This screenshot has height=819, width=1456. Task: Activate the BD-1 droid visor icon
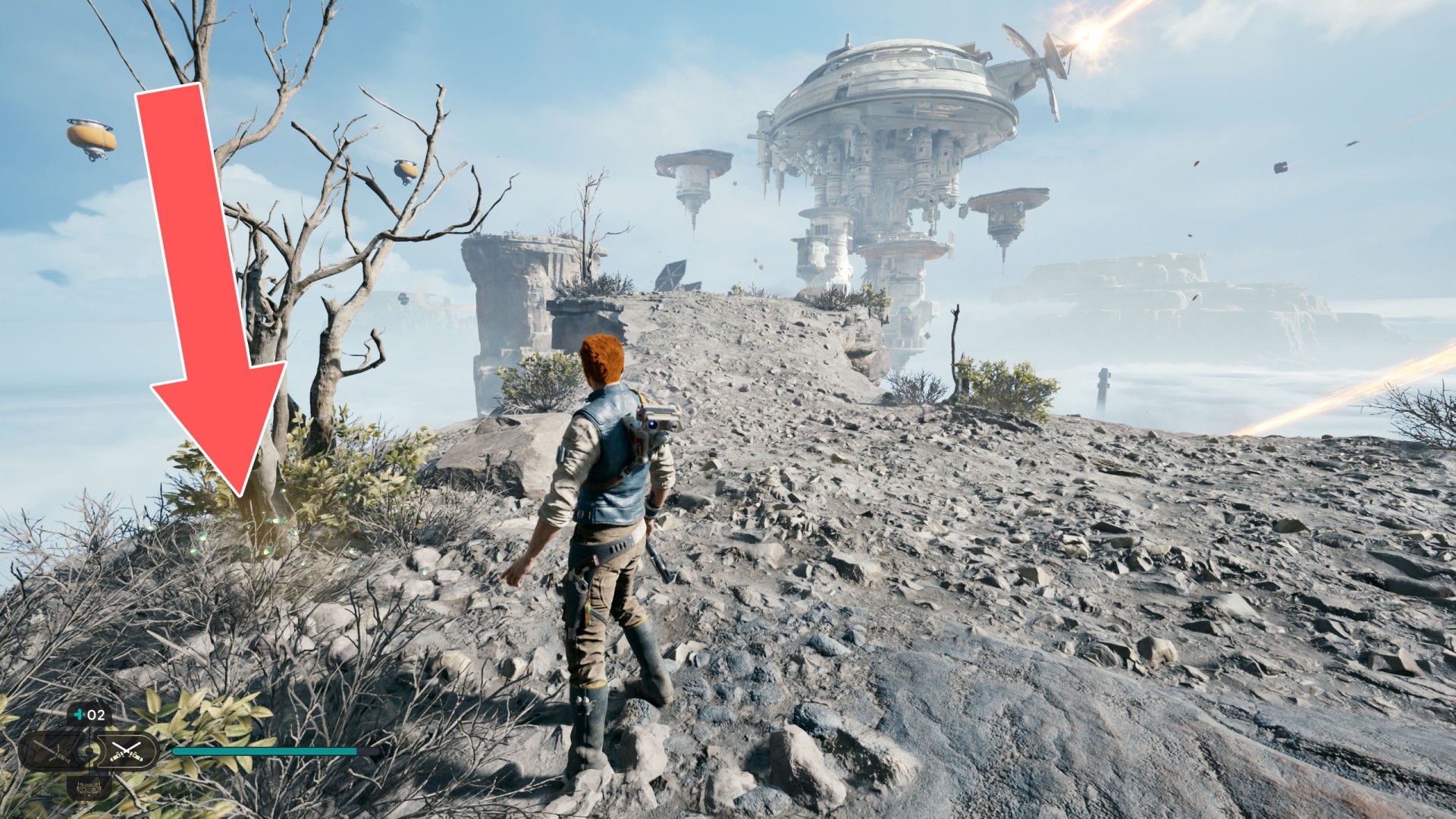[89, 789]
